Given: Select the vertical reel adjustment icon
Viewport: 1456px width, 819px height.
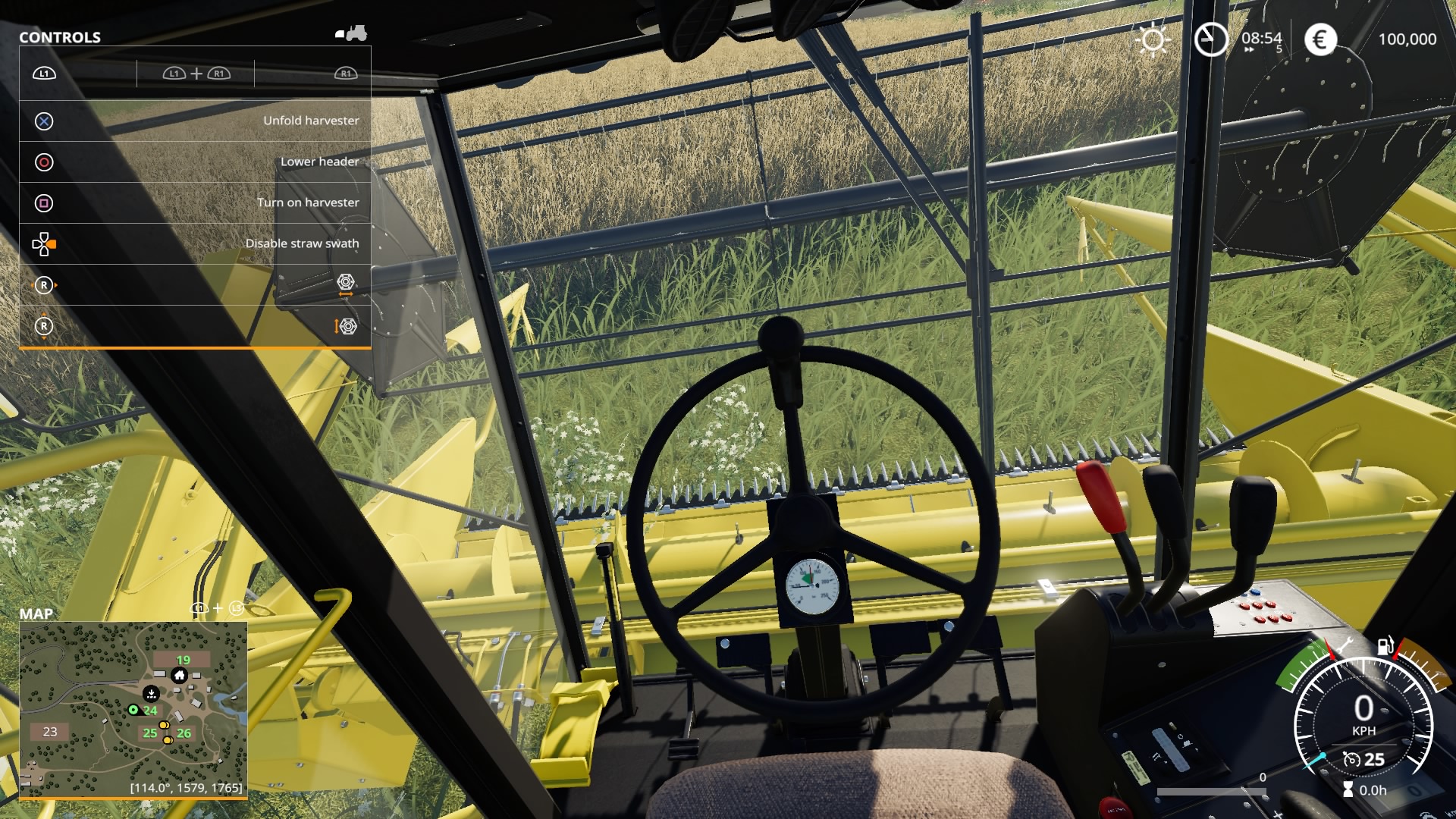Looking at the screenshot, I should (x=347, y=327).
